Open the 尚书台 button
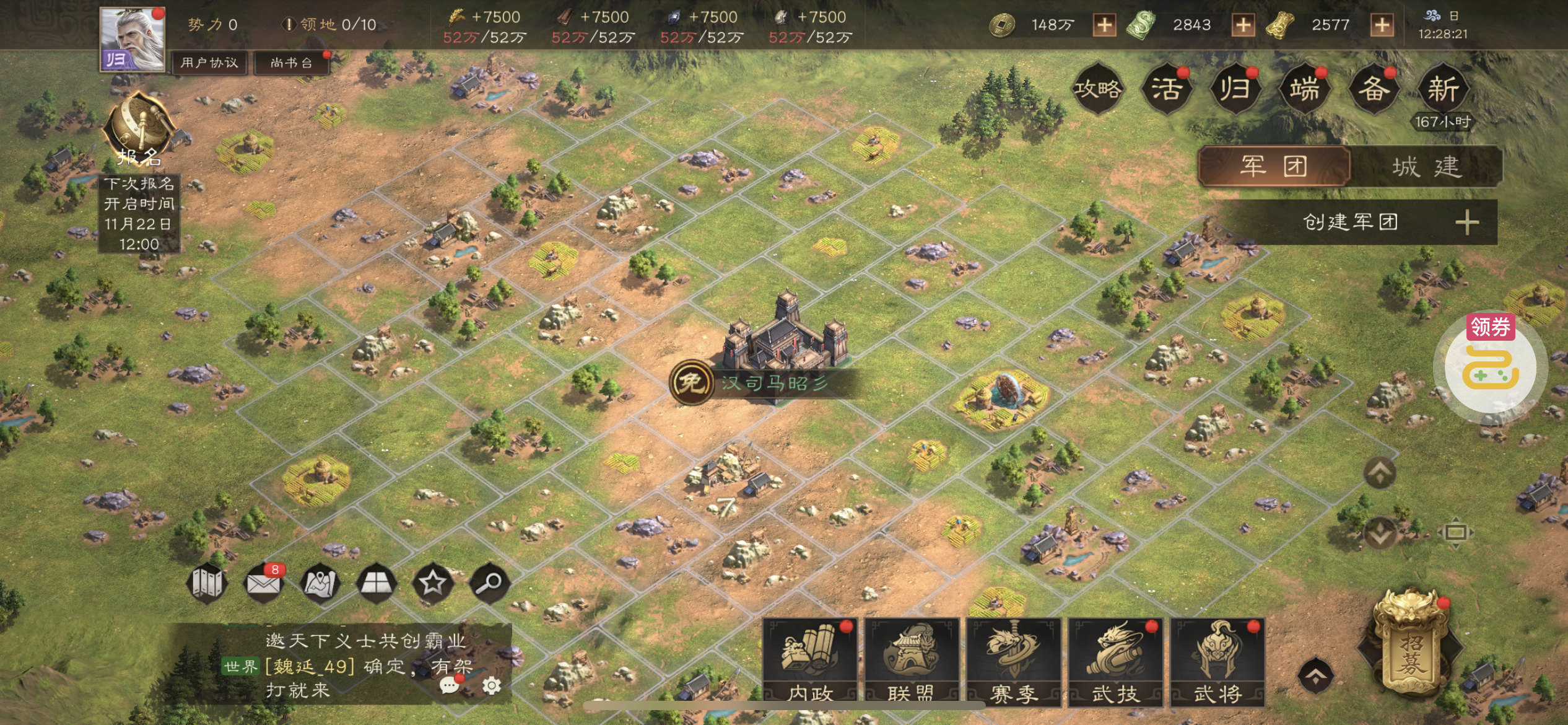Viewport: 1568px width, 725px height. 291,63
